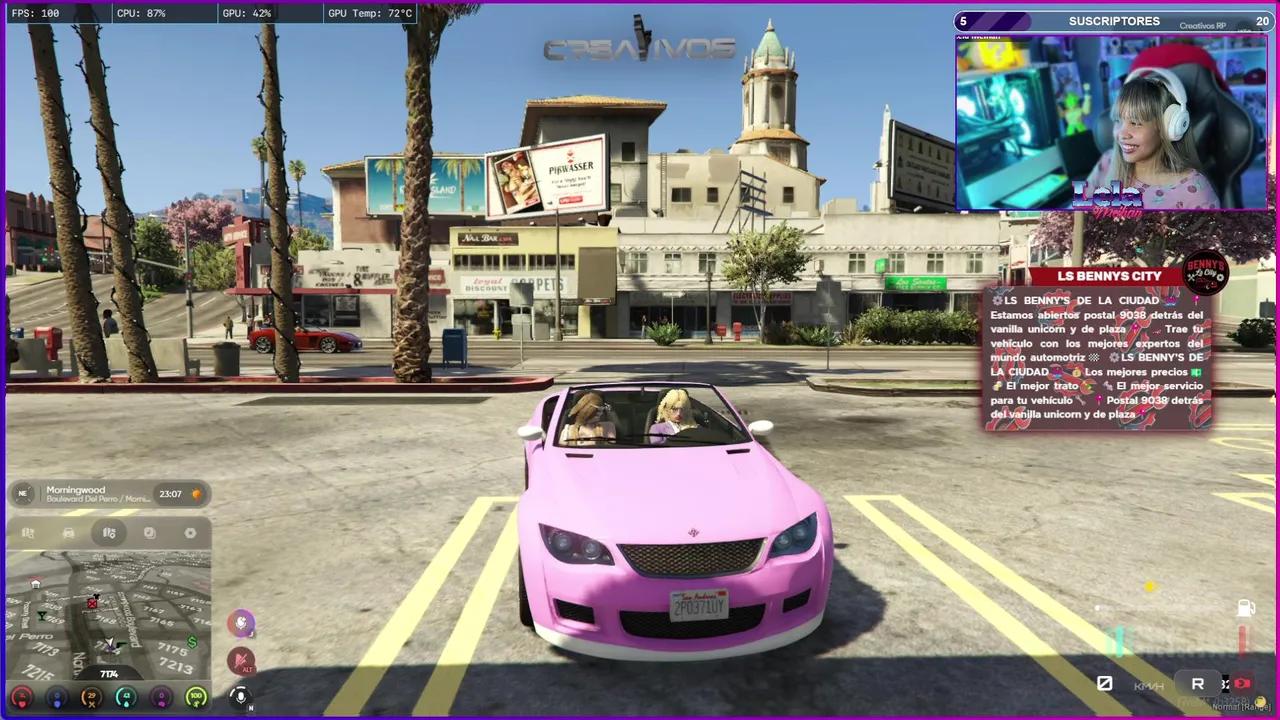Select the purple hand gesture button

click(241, 623)
